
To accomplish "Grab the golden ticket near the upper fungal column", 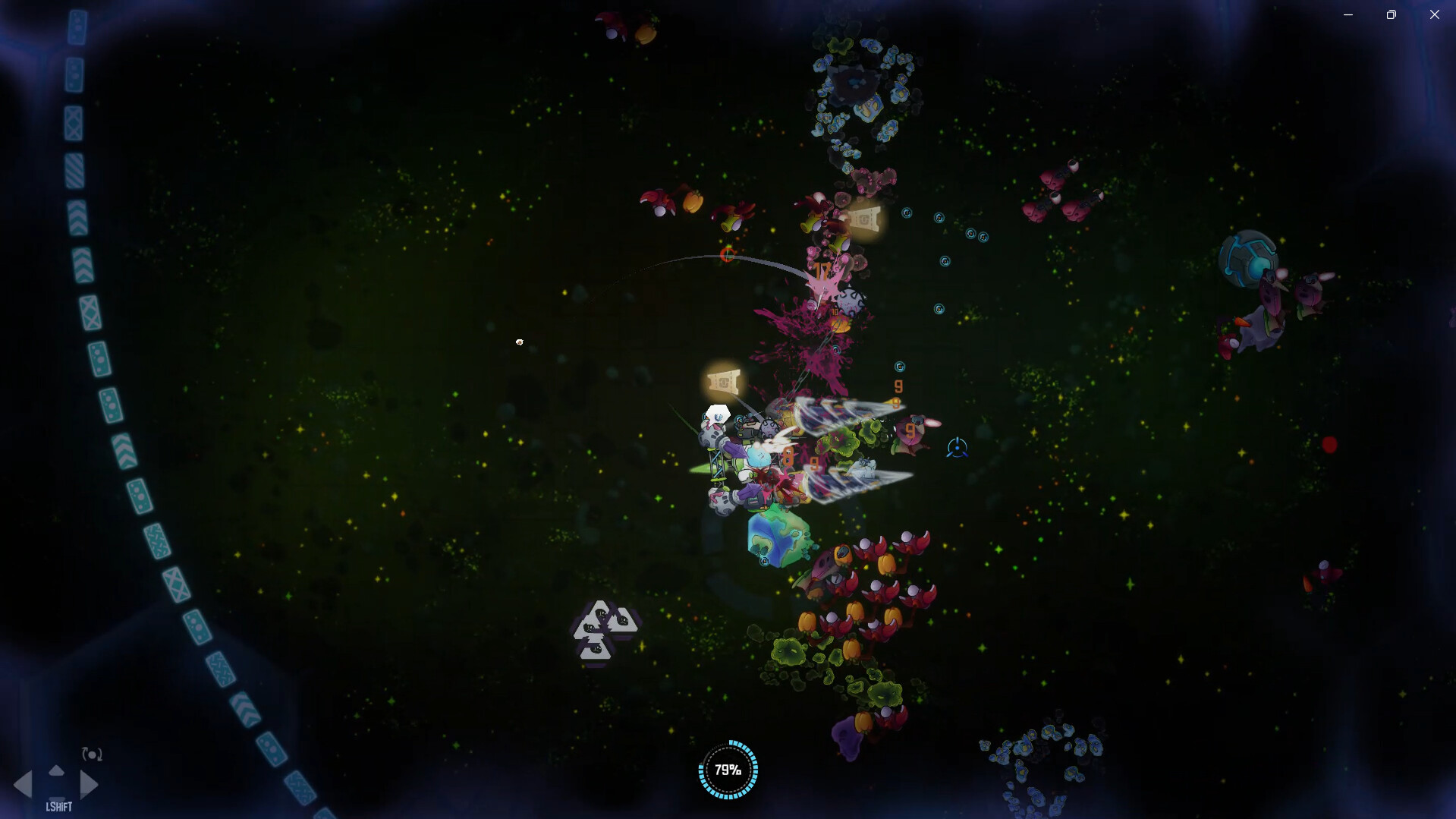I will coord(865,220).
